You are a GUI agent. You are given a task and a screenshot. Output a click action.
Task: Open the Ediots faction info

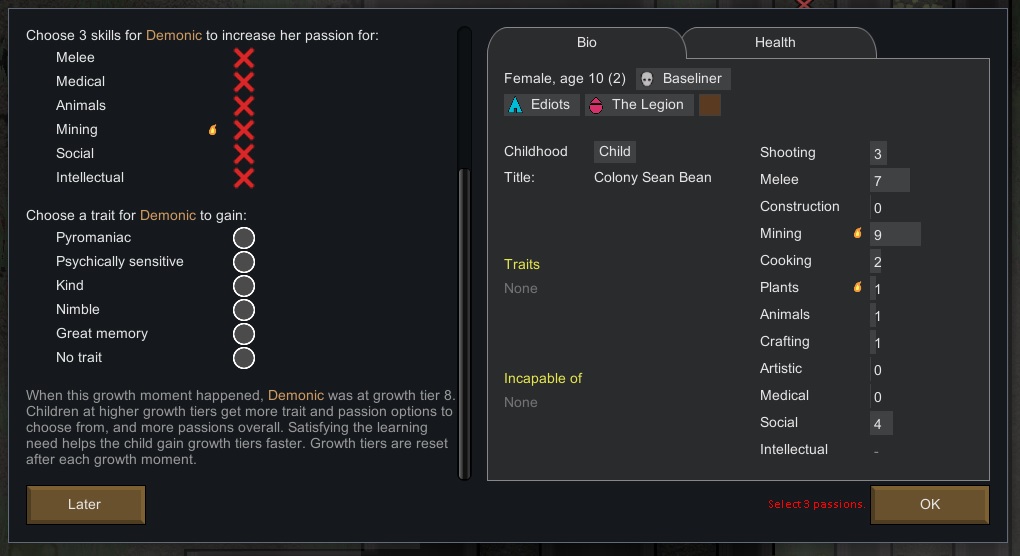(541, 105)
